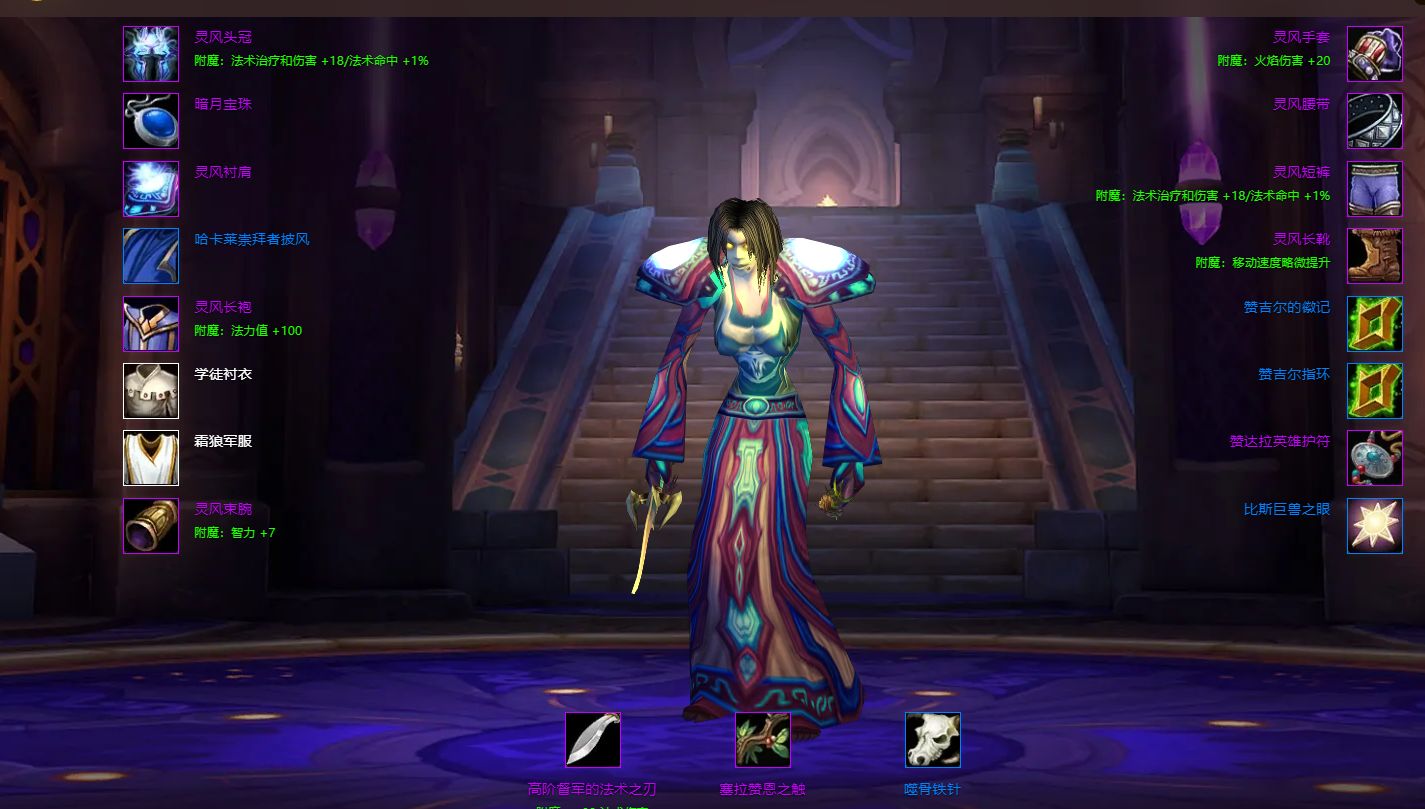Click the 赞吉尔的徽记 ring icon
The width and height of the screenshot is (1425, 809).
coord(1374,324)
